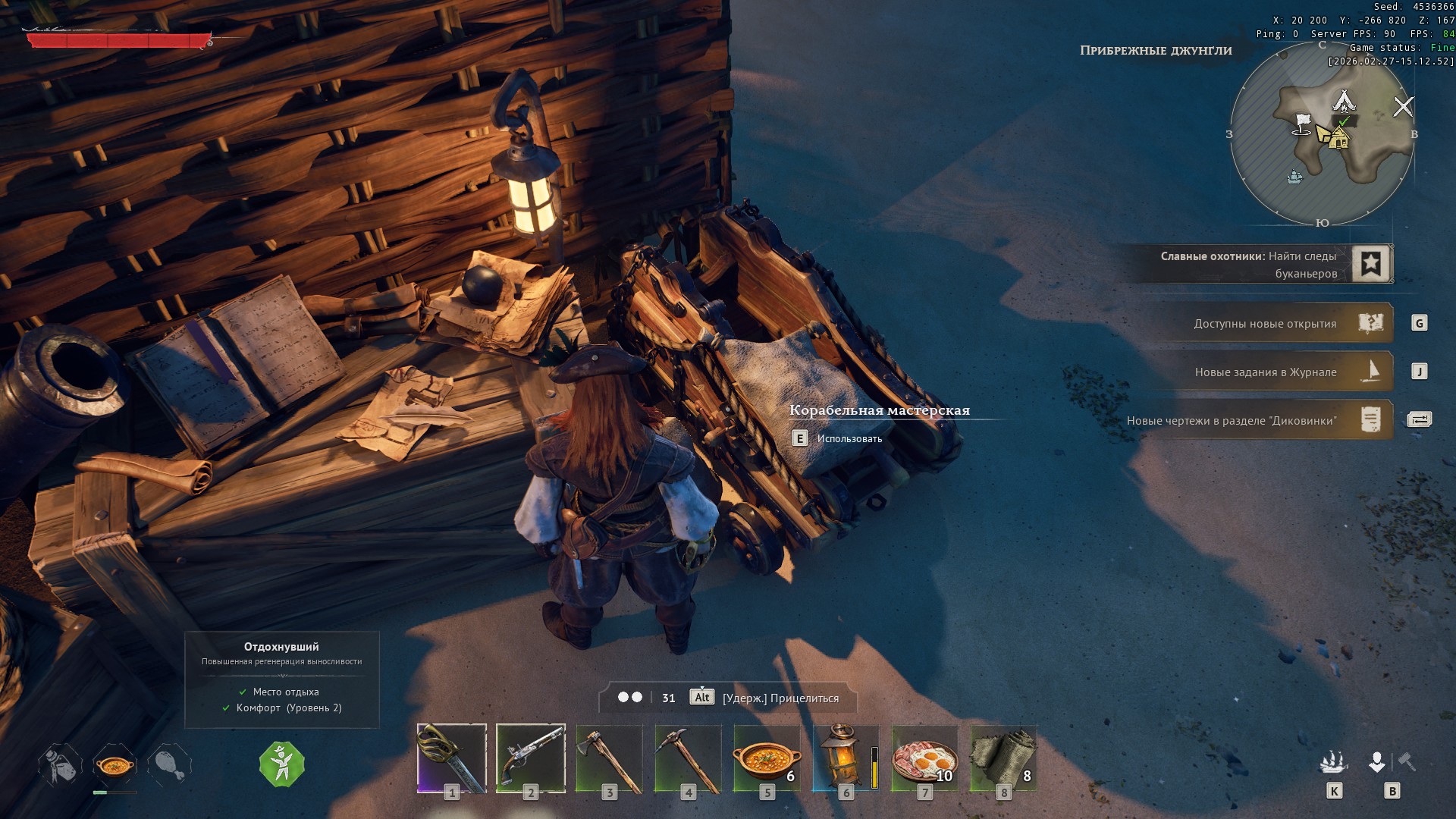Click the empty drumstick food slot
The image size is (1456, 819).
click(x=170, y=764)
